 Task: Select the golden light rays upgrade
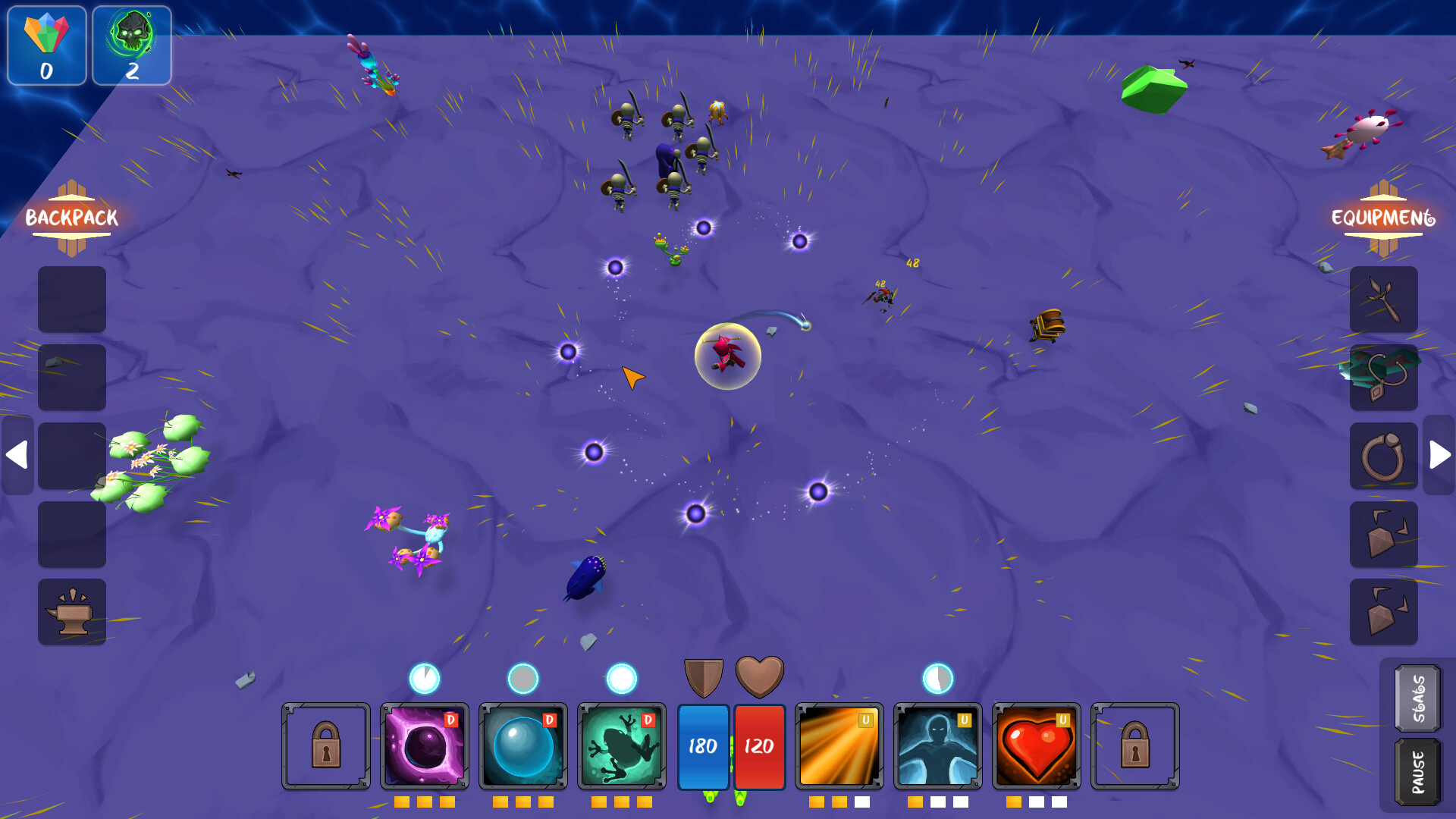point(839,747)
